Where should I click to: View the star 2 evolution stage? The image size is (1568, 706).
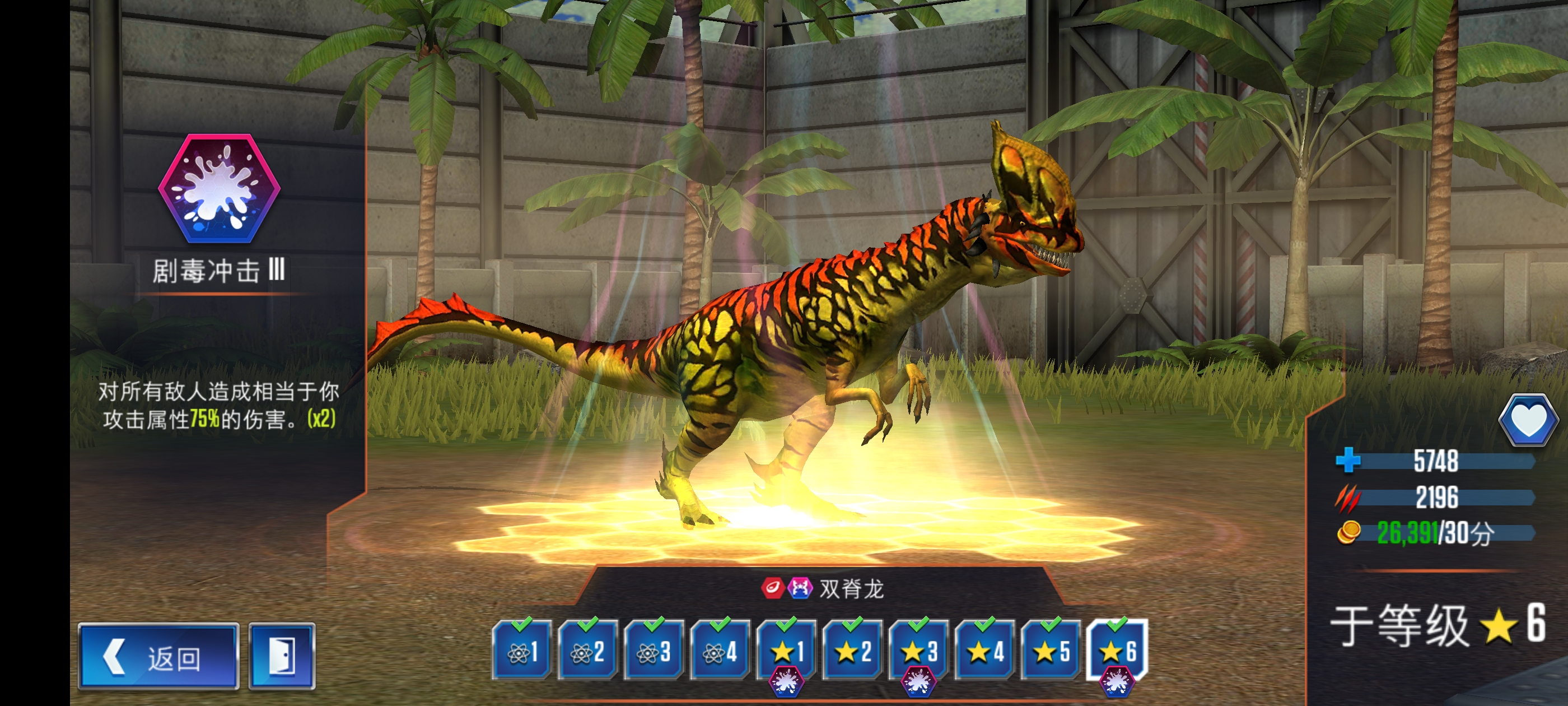tap(853, 651)
